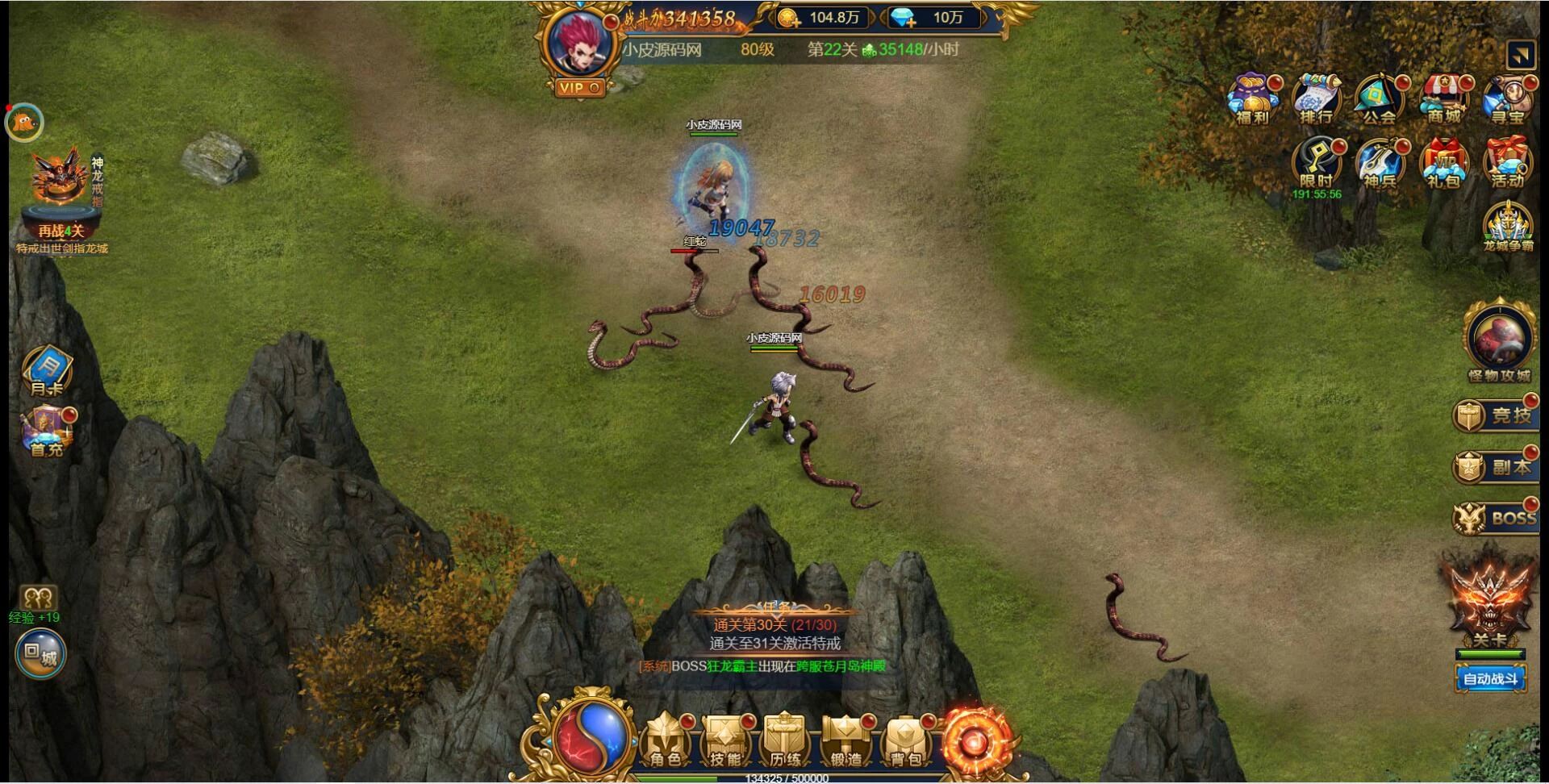Open the 公会 guild menu
This screenshot has height=784, width=1549.
(x=1380, y=100)
